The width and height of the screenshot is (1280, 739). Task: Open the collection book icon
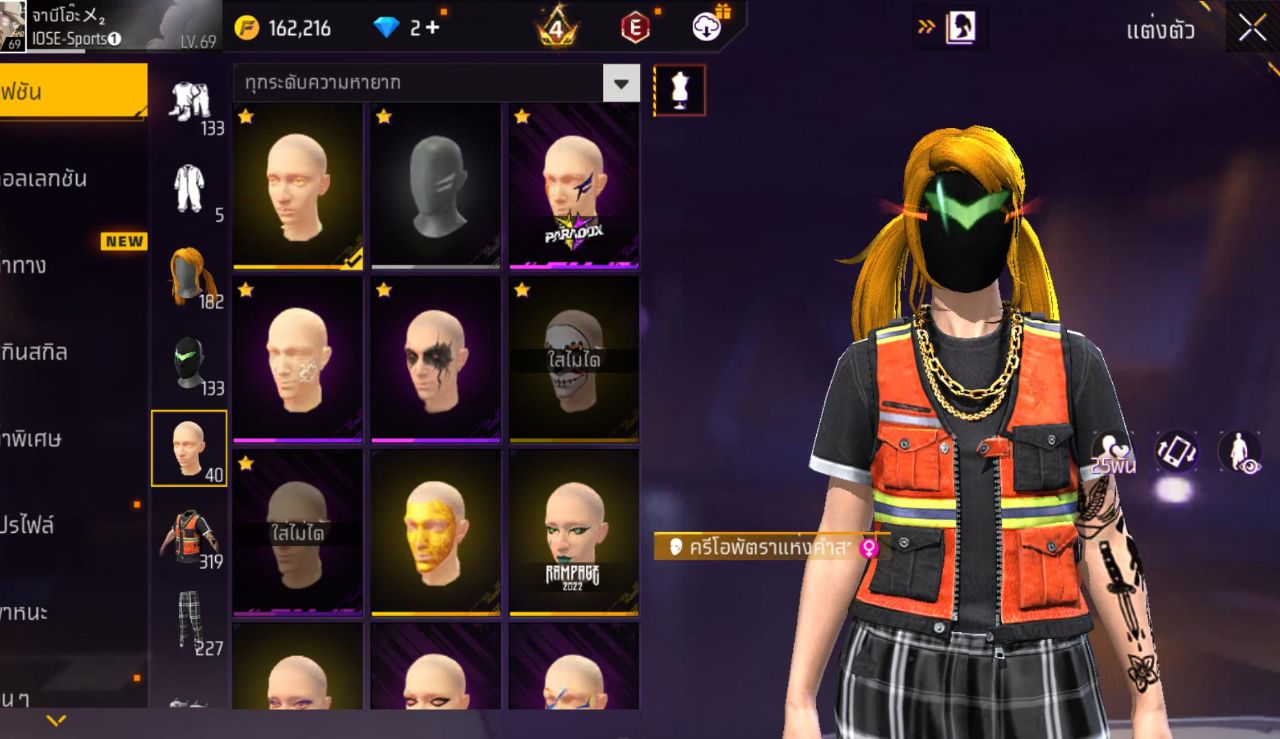(957, 27)
